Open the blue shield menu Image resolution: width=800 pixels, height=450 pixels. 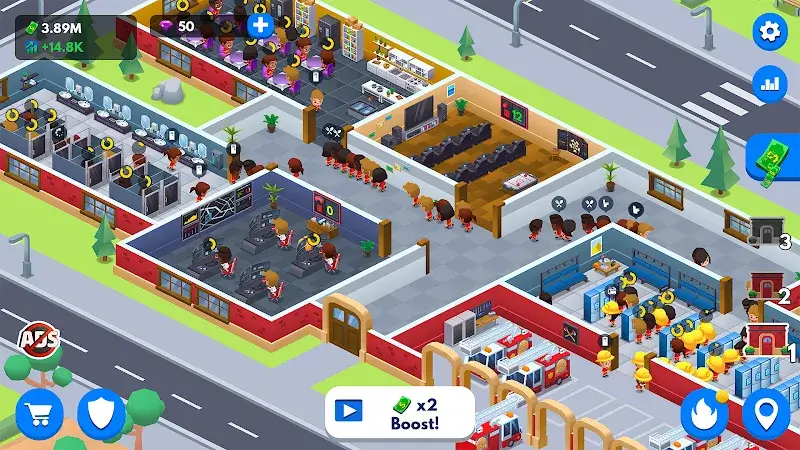pyautogui.click(x=99, y=411)
